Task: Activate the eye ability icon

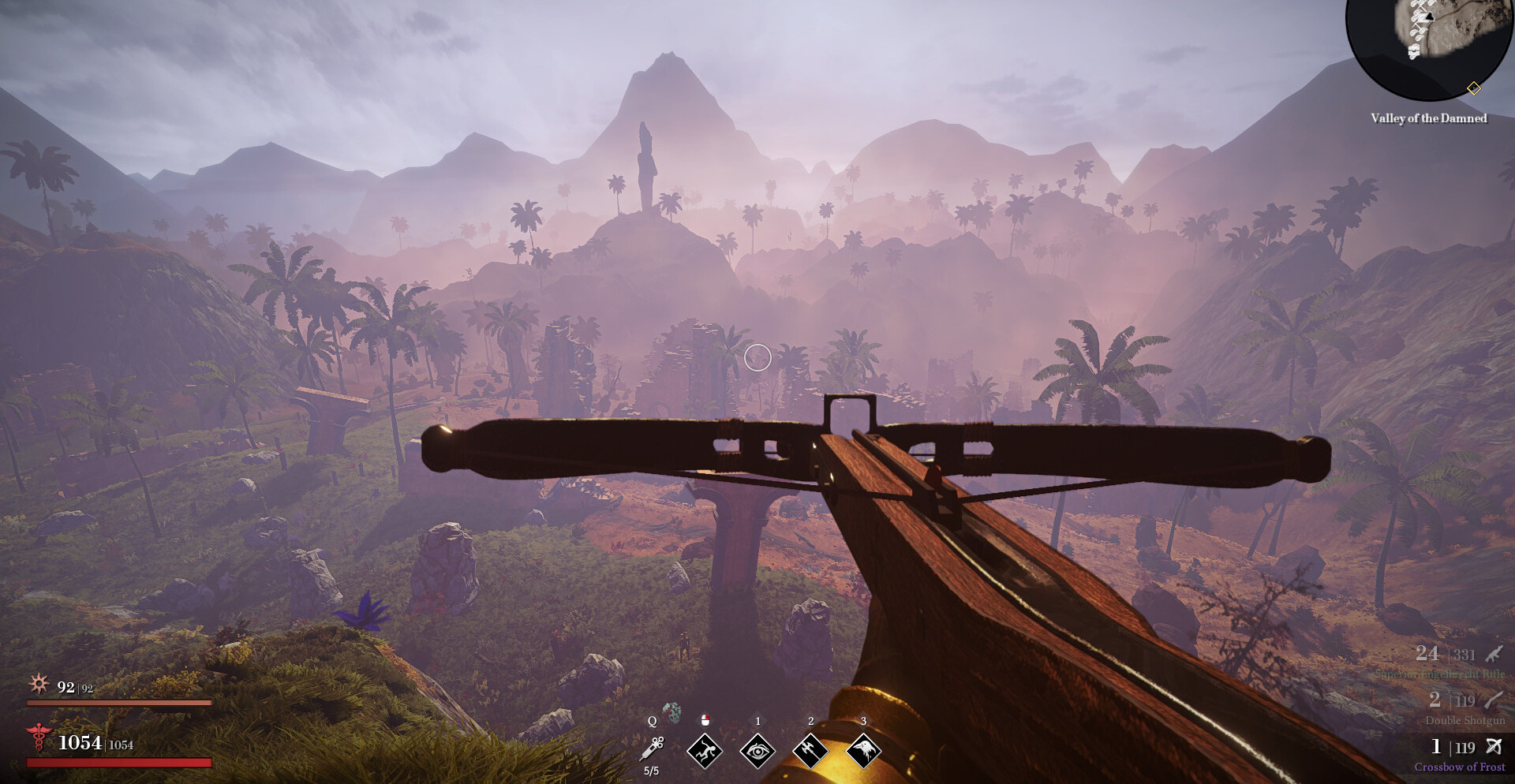Action: [757, 750]
